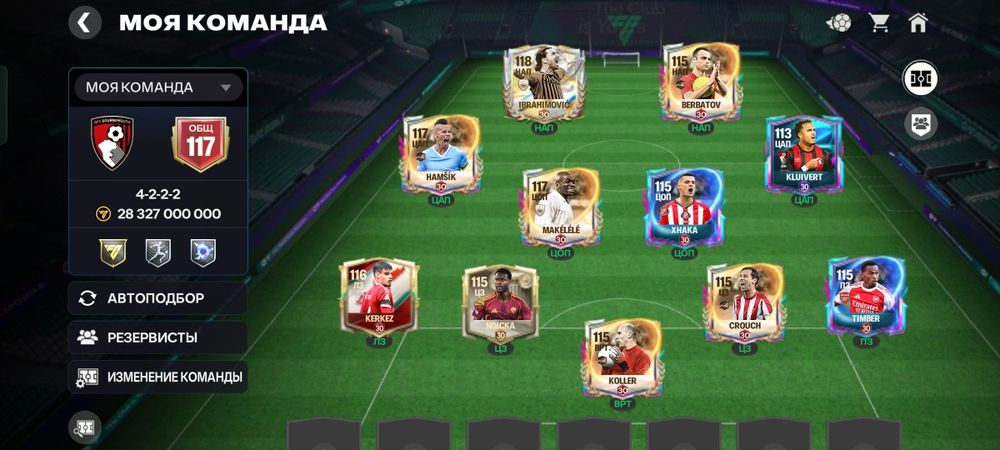Pick the Ndicka defender card
The image size is (1000, 450).
[x=500, y=303]
